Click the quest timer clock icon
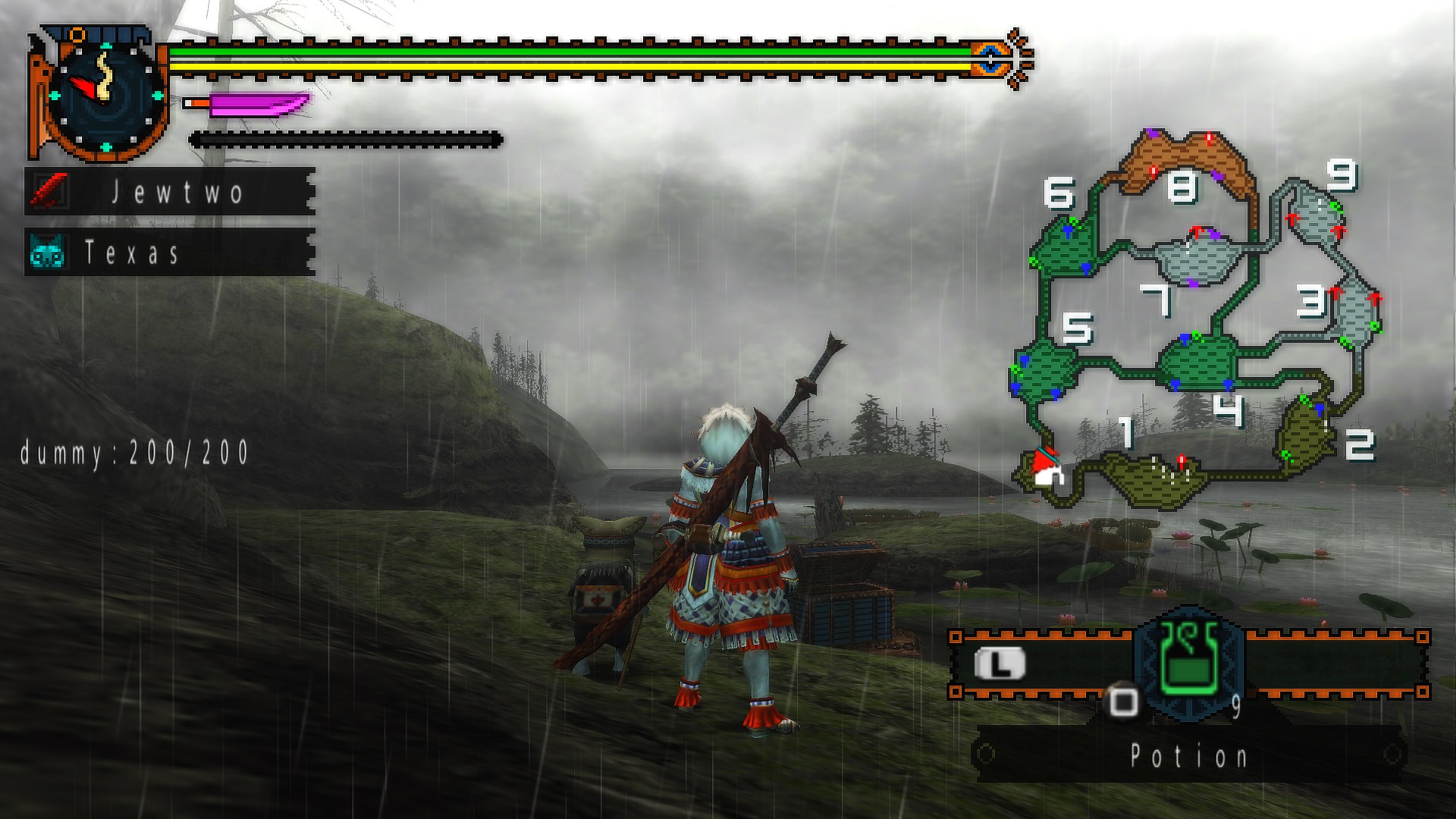This screenshot has width=1456, height=819. (x=105, y=96)
